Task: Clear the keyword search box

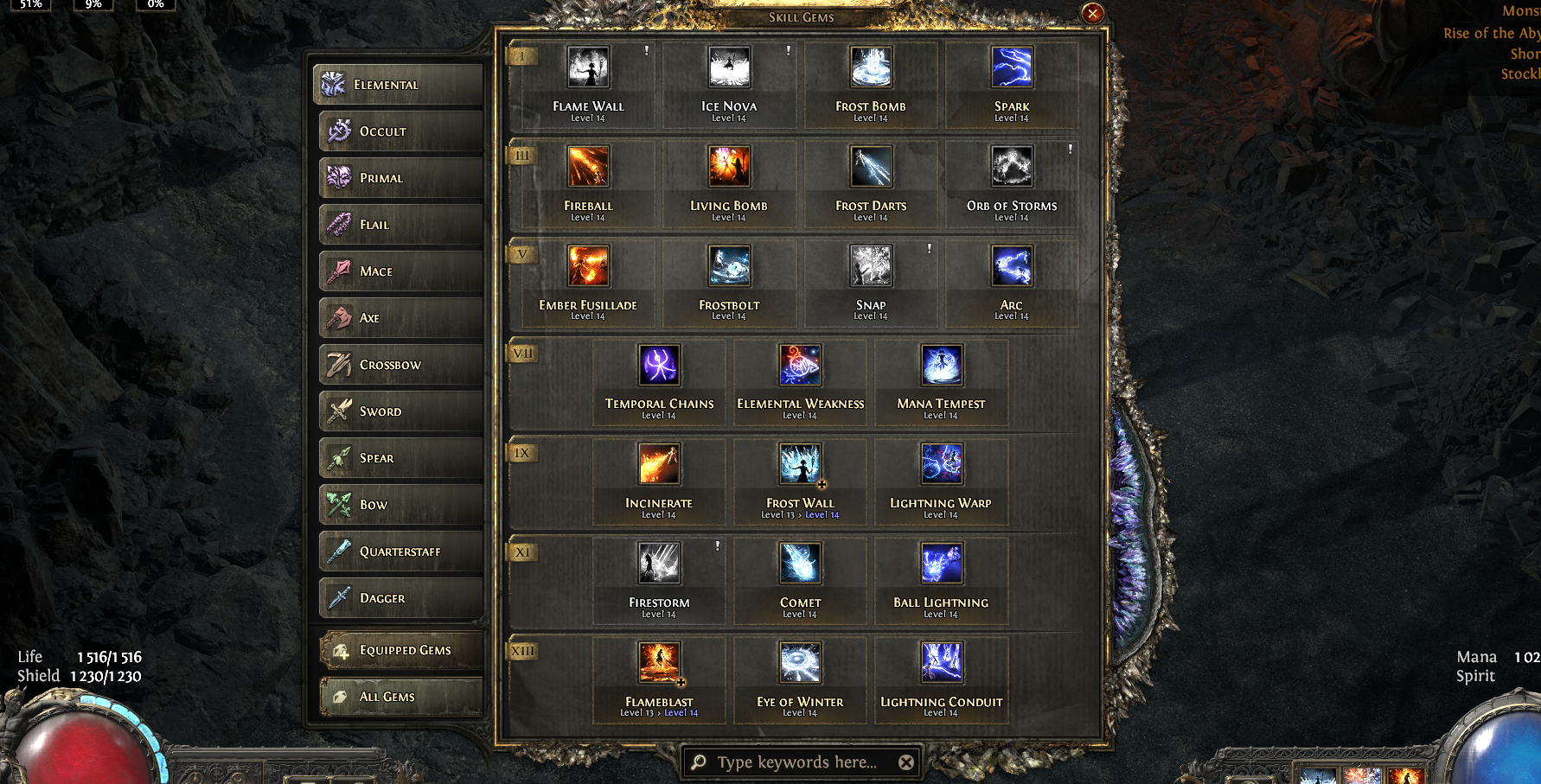Action: coord(905,762)
